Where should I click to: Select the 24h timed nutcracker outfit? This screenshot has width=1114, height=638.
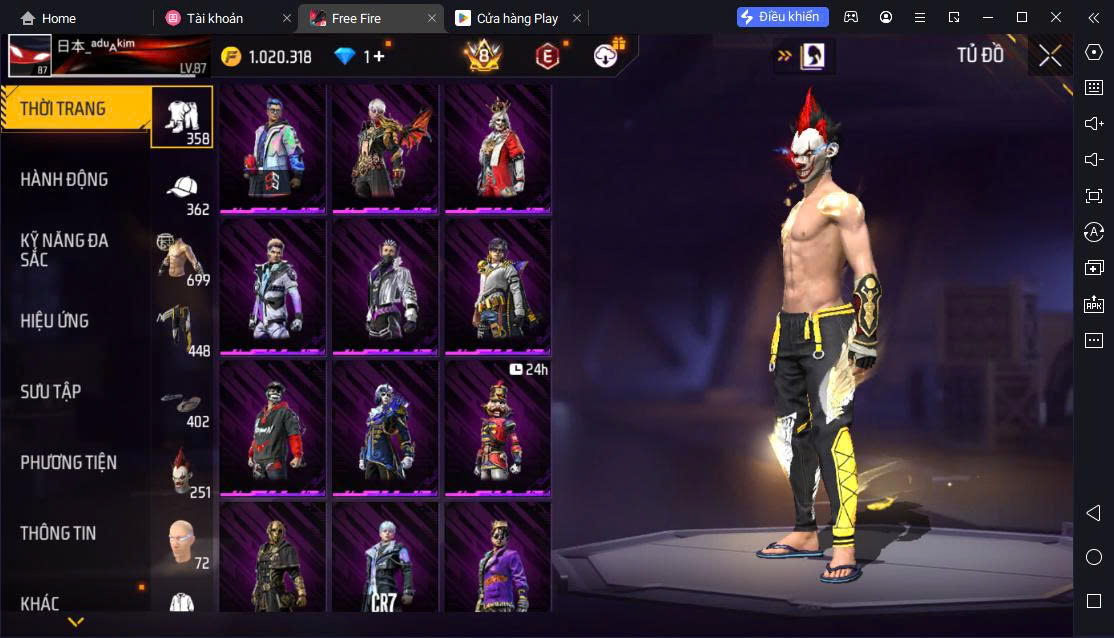(x=498, y=427)
